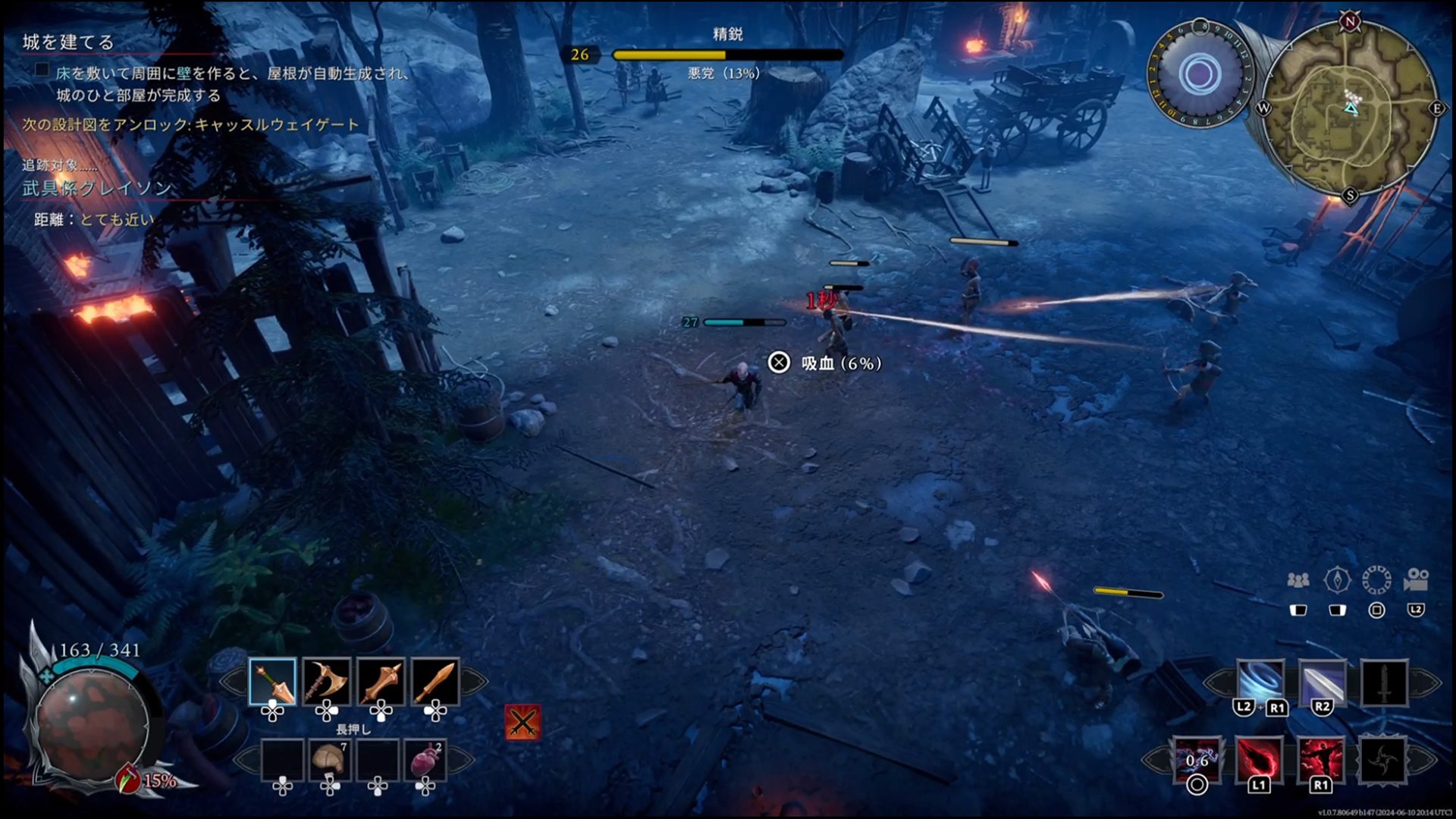Select the copper spear weapon slot

[272, 682]
